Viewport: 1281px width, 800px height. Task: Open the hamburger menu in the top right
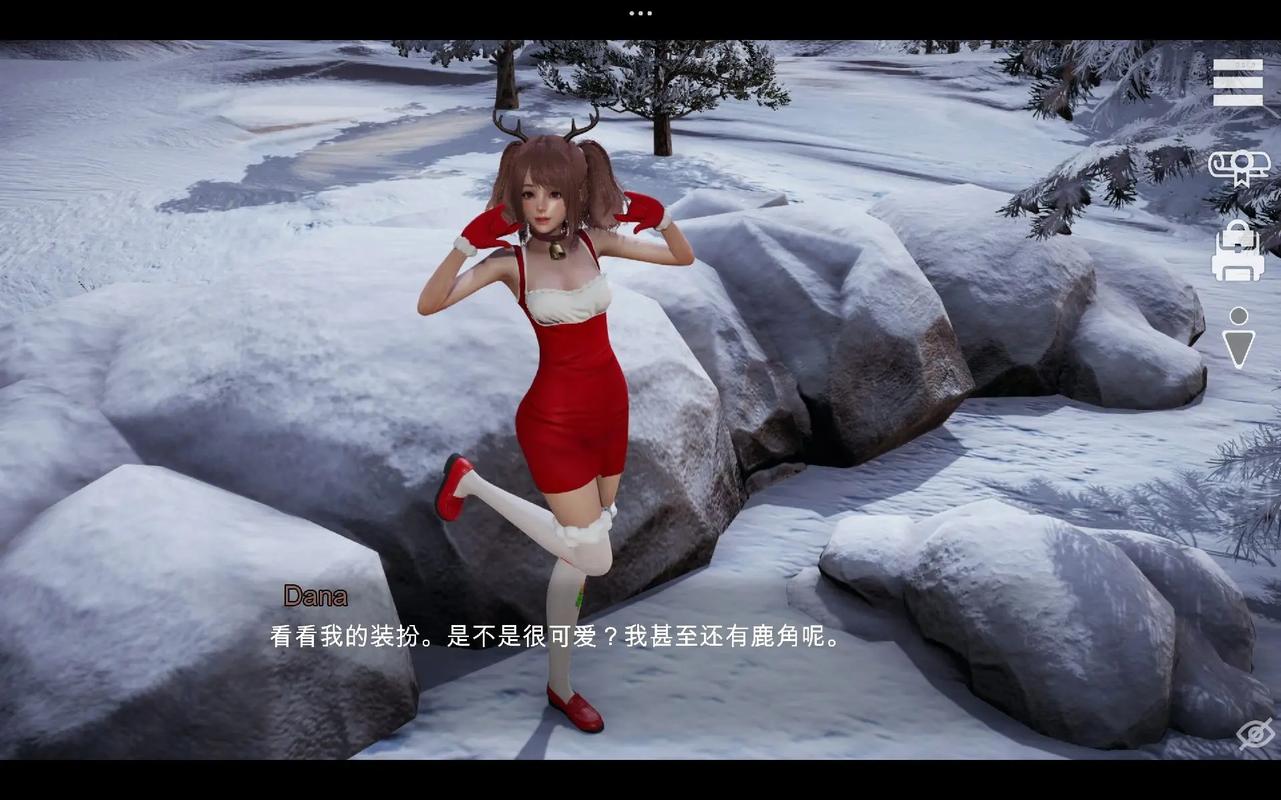tap(1238, 82)
